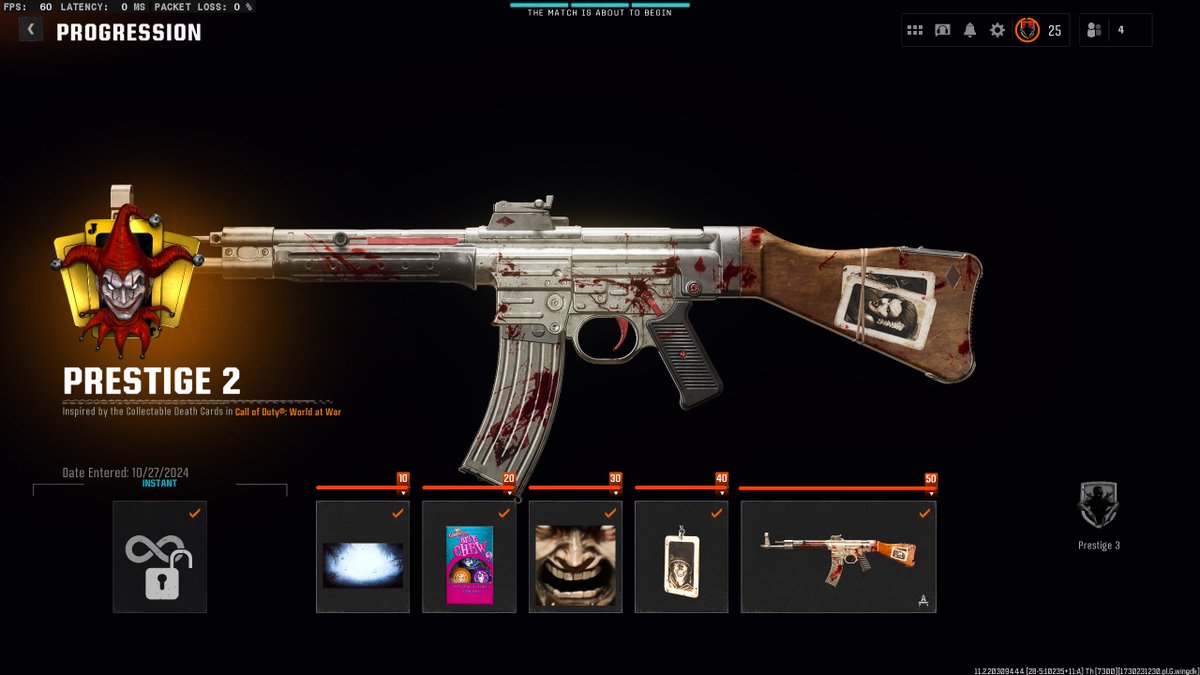Screen dimensions: 1200x675
Task: Go back using the top-left arrow
Action: click(31, 30)
